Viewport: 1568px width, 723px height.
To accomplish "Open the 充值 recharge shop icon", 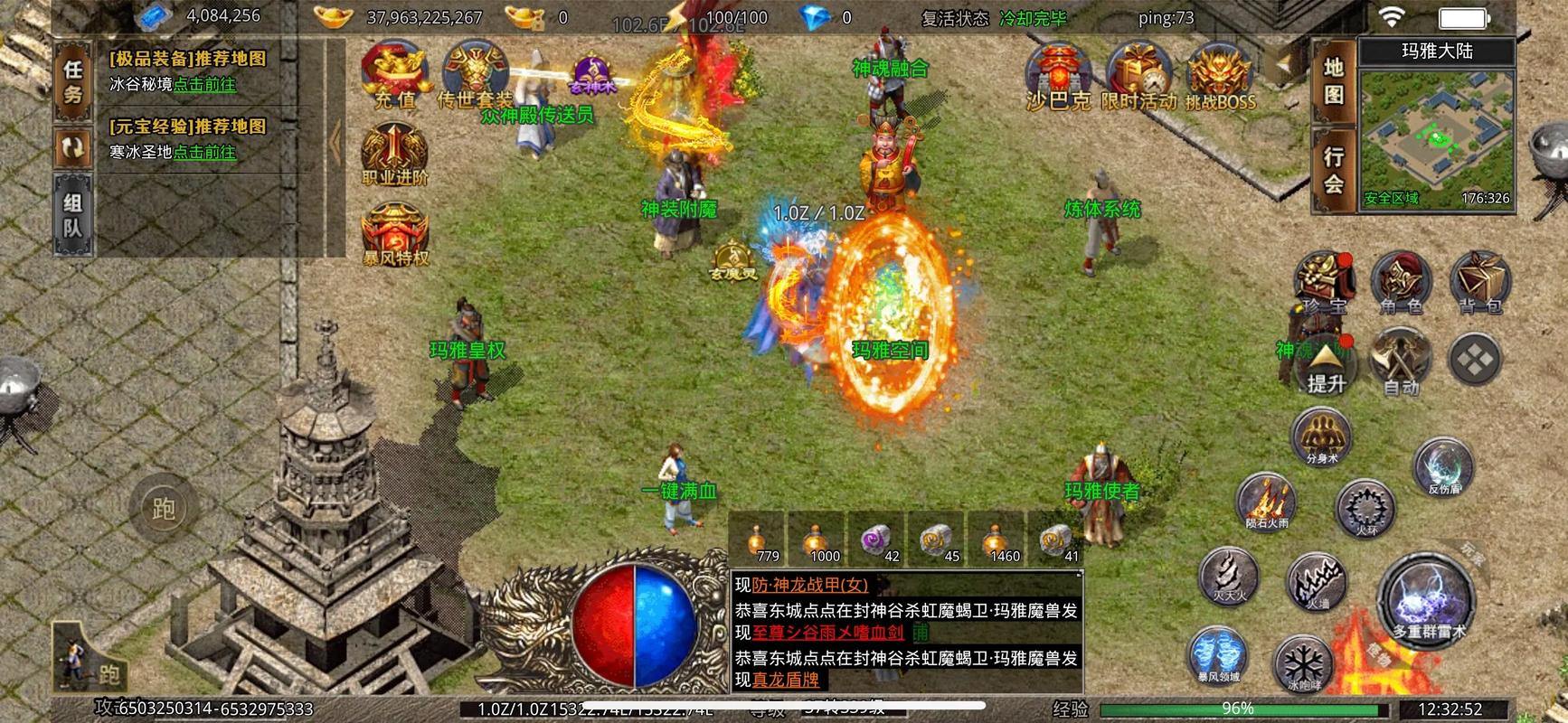I will pyautogui.click(x=395, y=74).
